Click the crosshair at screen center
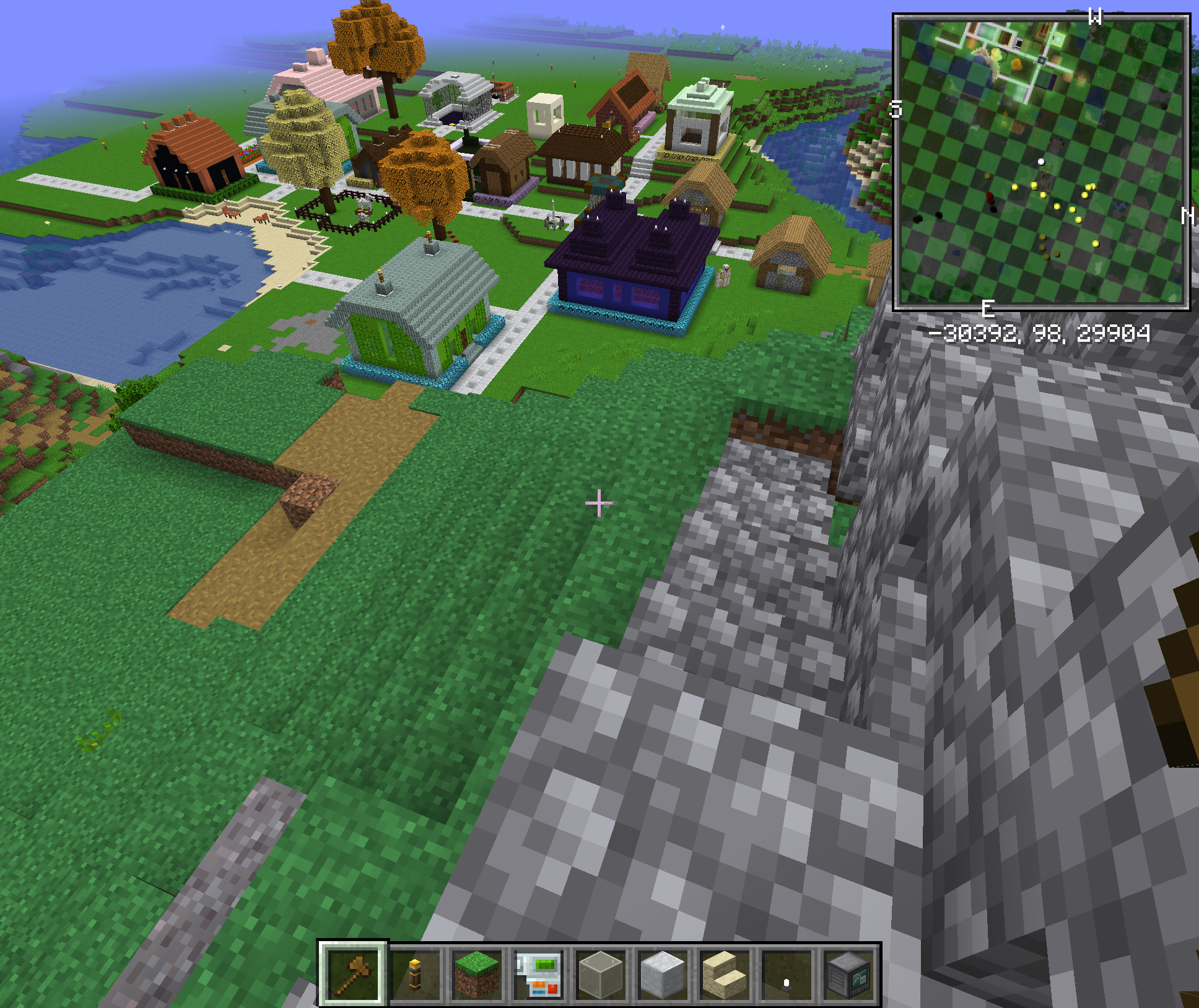Screen dimensions: 1199x1008 point(599,504)
